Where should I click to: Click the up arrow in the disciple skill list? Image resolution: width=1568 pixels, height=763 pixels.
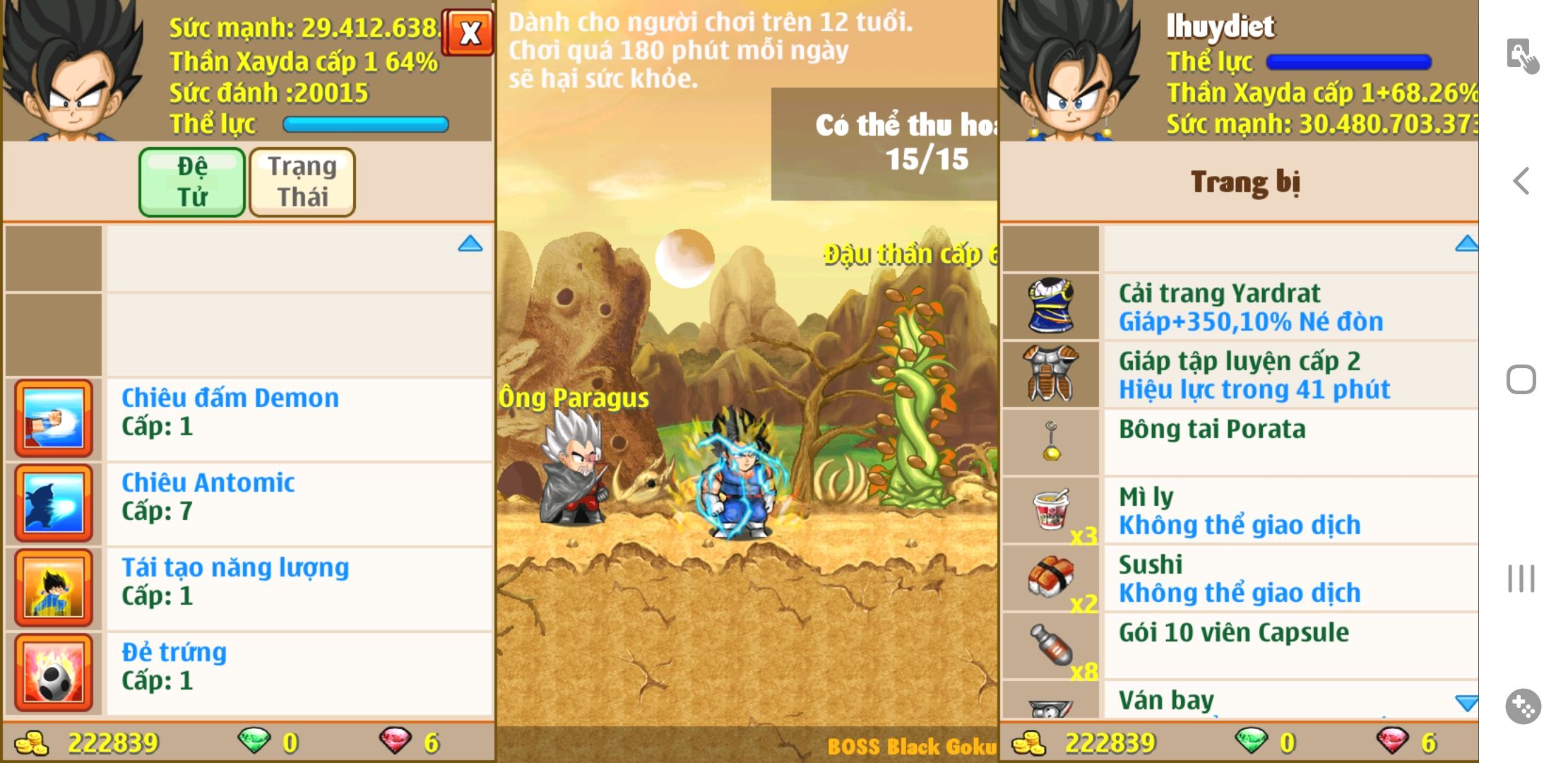pyautogui.click(x=470, y=244)
